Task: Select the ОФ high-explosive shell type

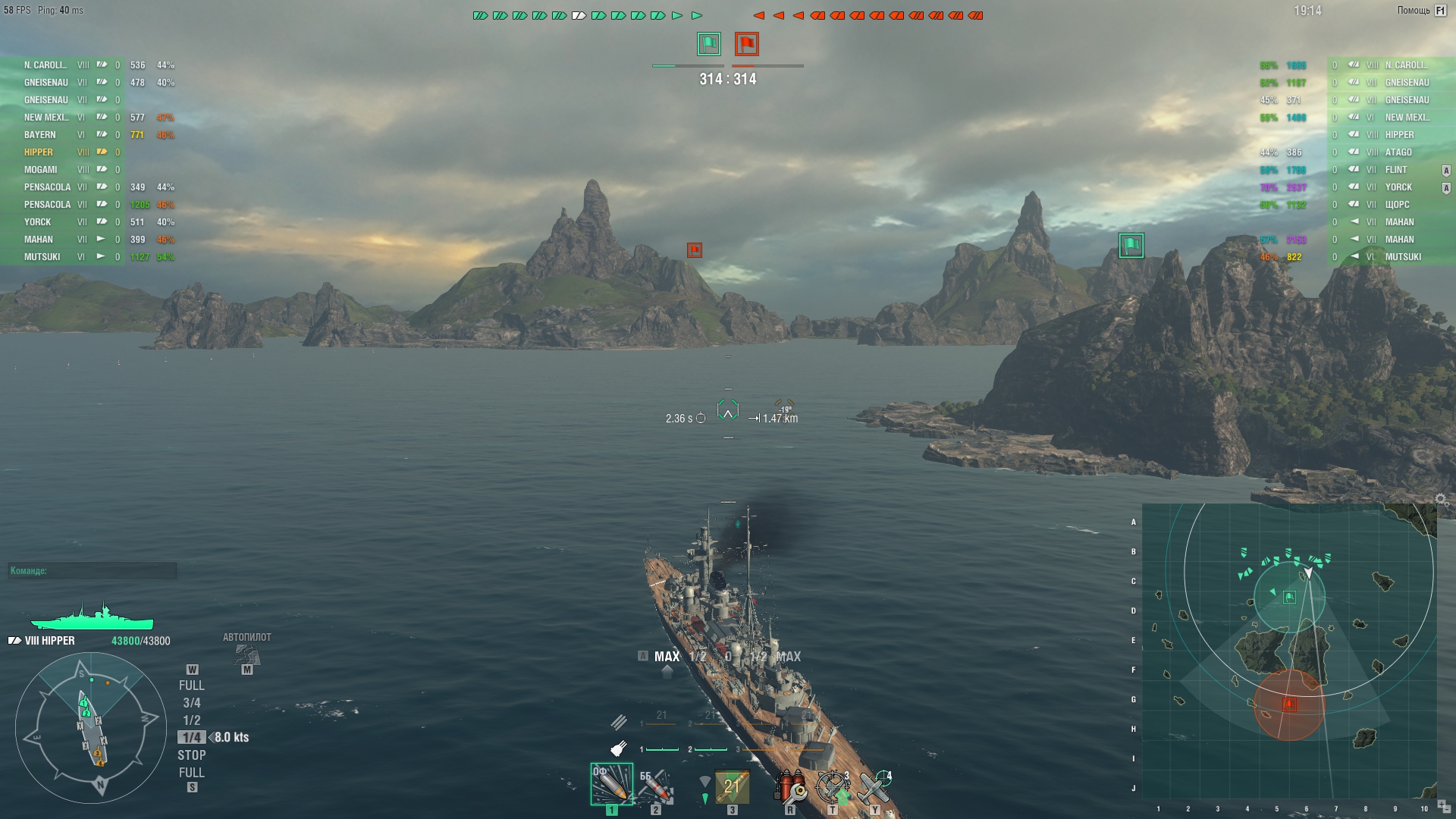Action: pyautogui.click(x=611, y=784)
